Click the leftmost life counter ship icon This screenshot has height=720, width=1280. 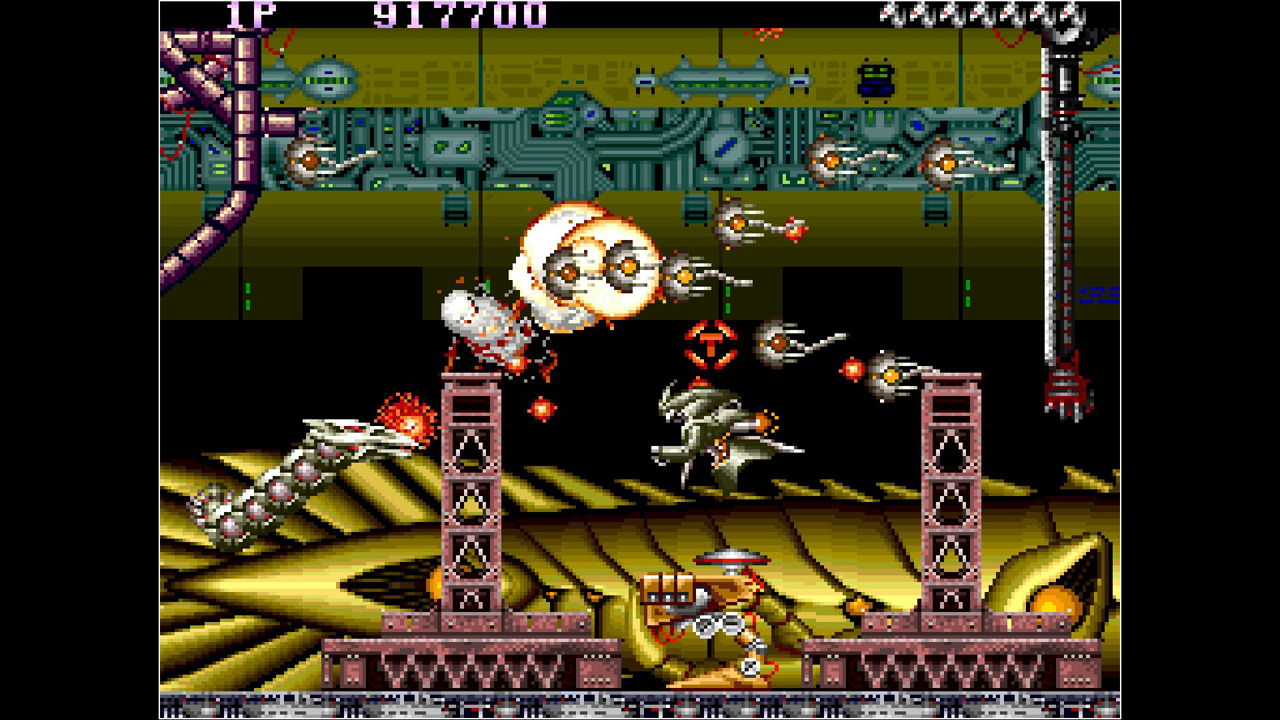(x=893, y=15)
